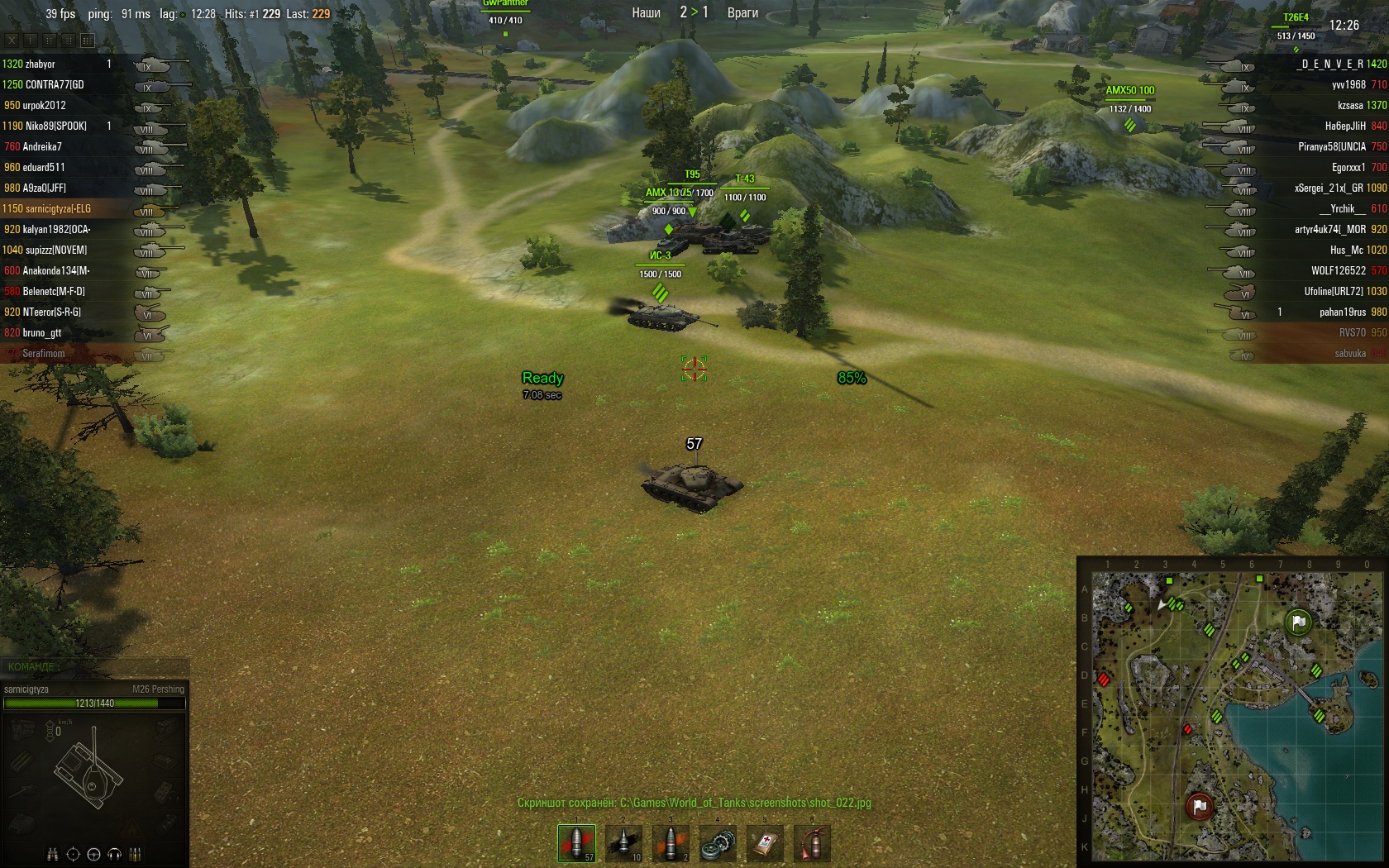Select Niko89[SPOOK] in the allied roster
The image size is (1389, 868).
[55, 126]
